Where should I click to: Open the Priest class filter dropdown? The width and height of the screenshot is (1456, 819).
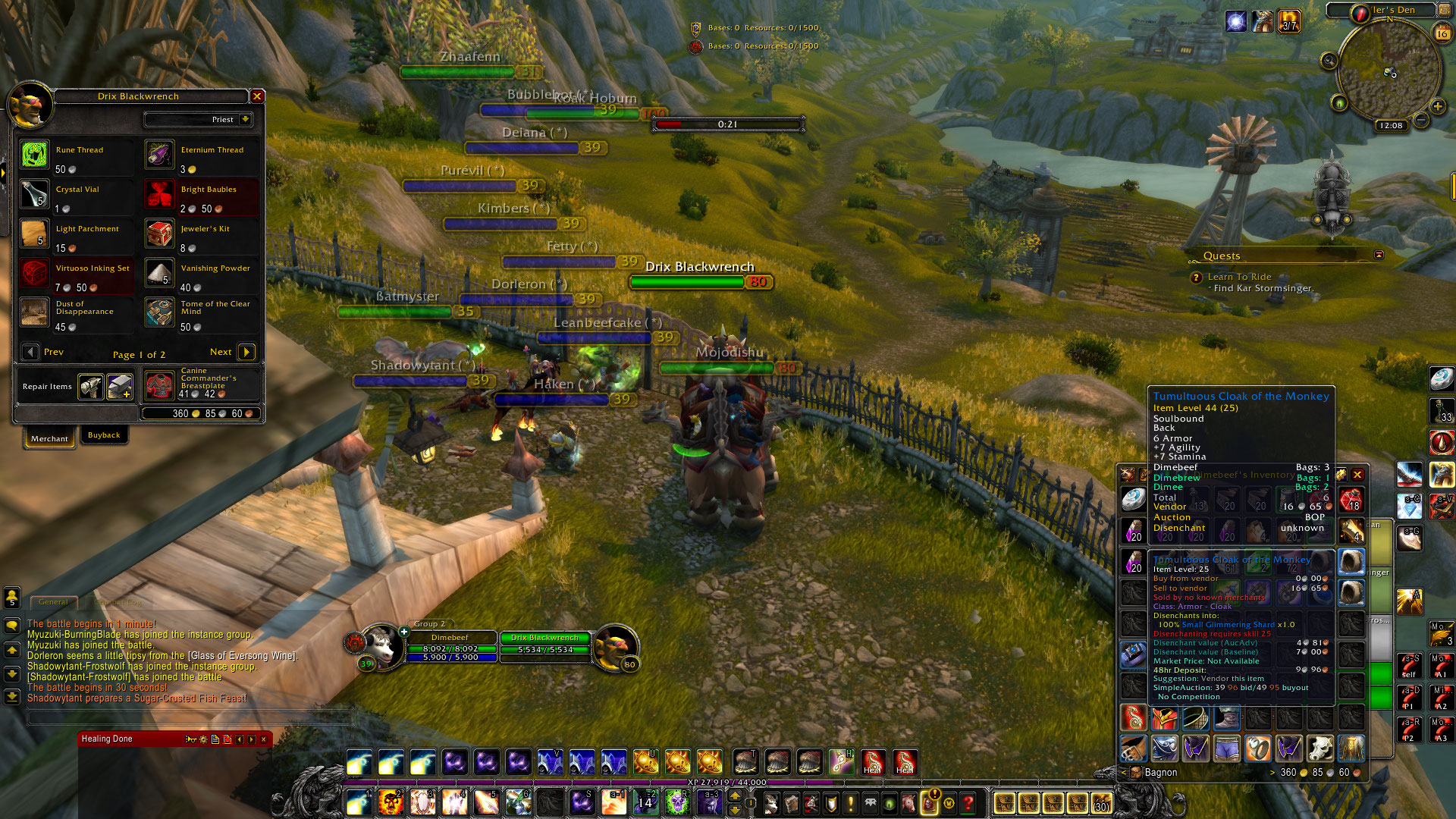coord(245,119)
